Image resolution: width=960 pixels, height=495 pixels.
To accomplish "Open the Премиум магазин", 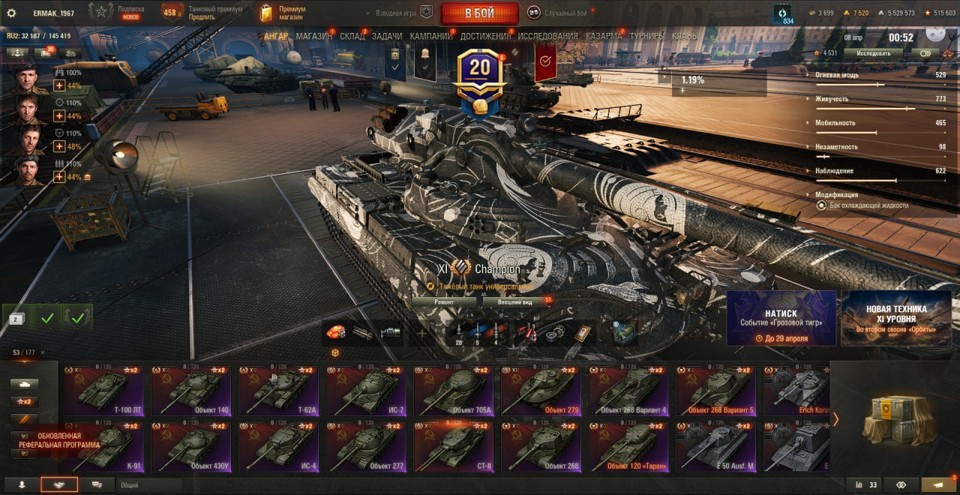I will pos(284,13).
